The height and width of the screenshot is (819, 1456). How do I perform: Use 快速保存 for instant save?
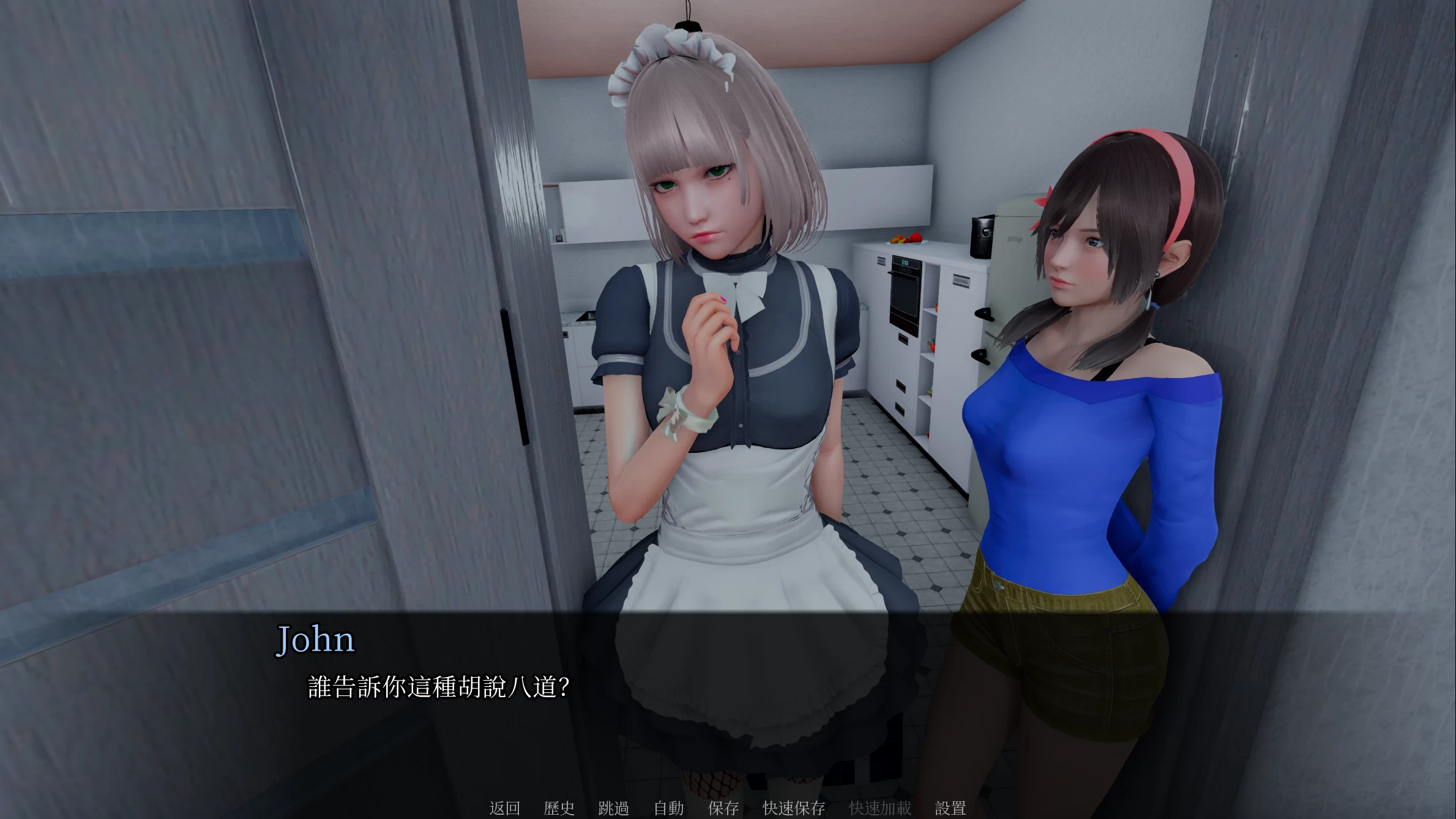click(793, 808)
